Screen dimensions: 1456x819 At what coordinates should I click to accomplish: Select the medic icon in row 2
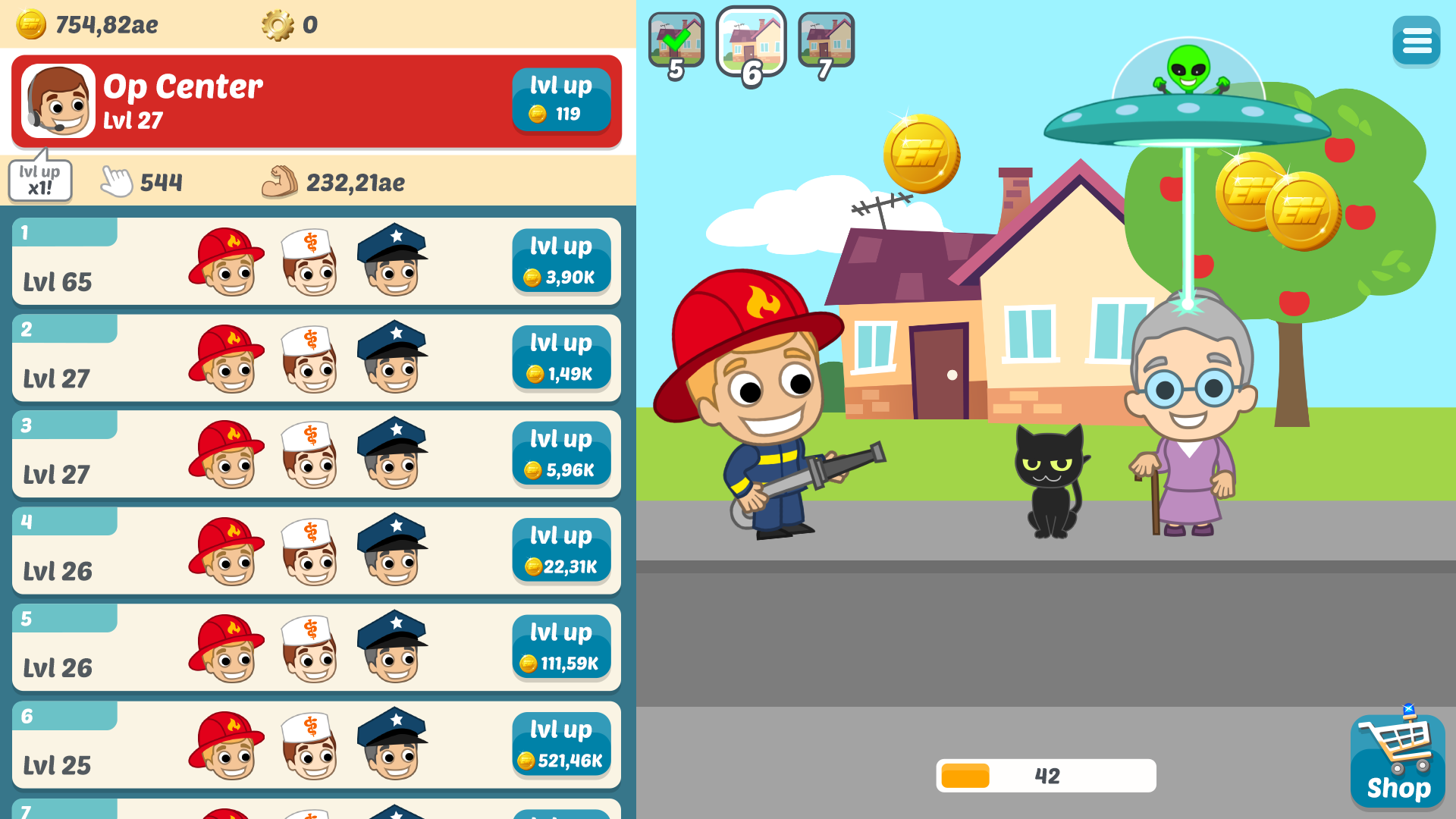click(x=309, y=358)
